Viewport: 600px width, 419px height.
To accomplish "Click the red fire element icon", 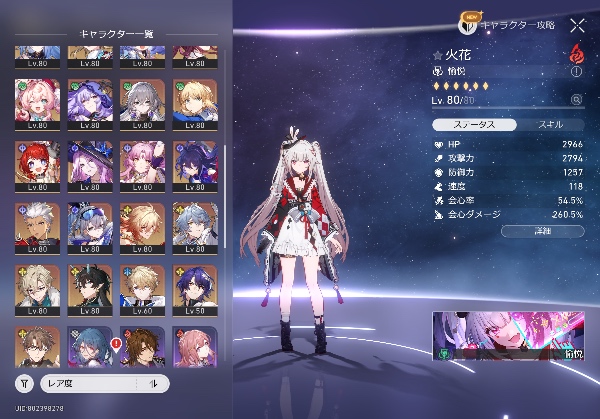I will [x=577, y=54].
